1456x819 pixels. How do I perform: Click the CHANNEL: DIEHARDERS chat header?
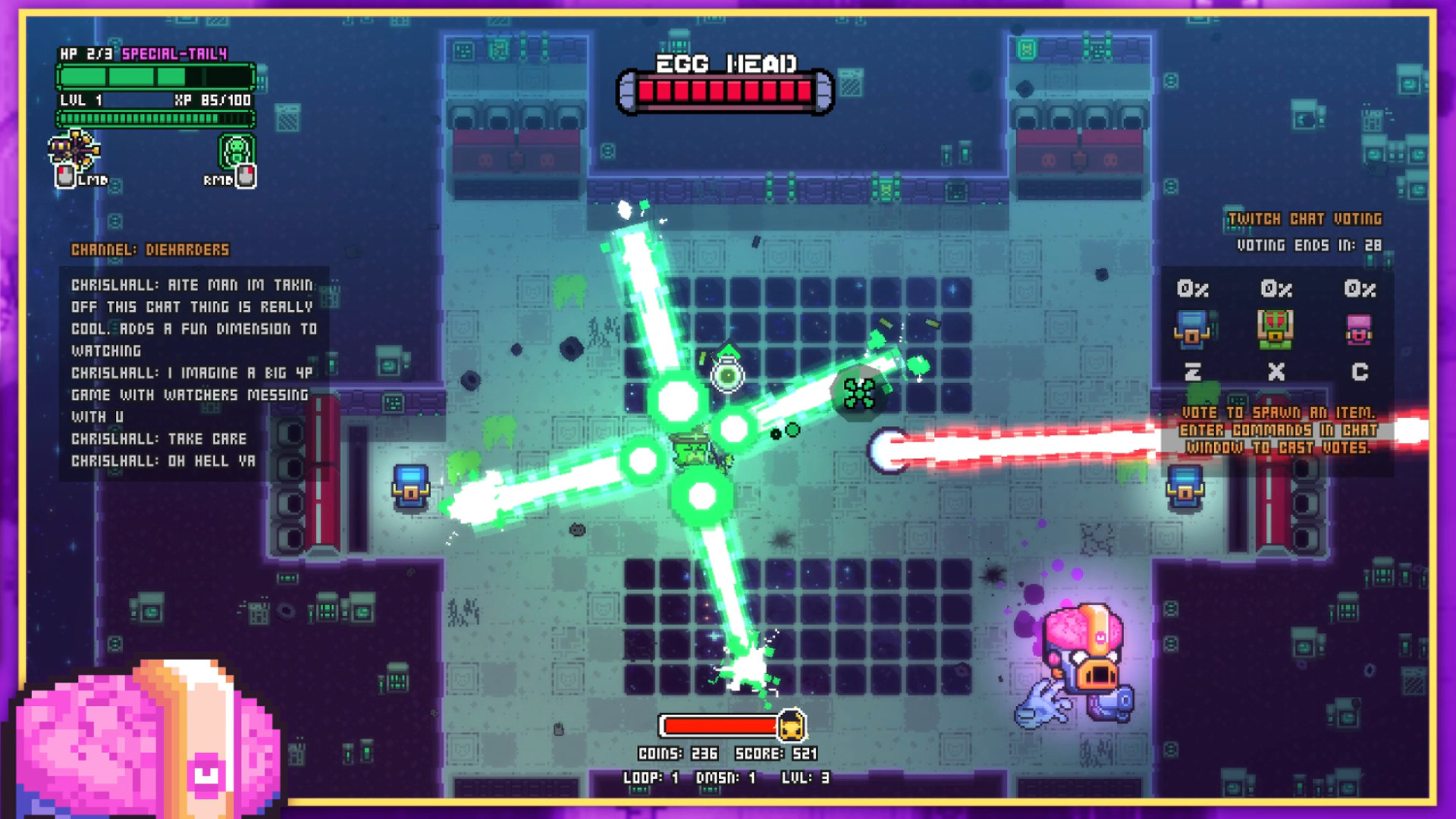[x=150, y=250]
